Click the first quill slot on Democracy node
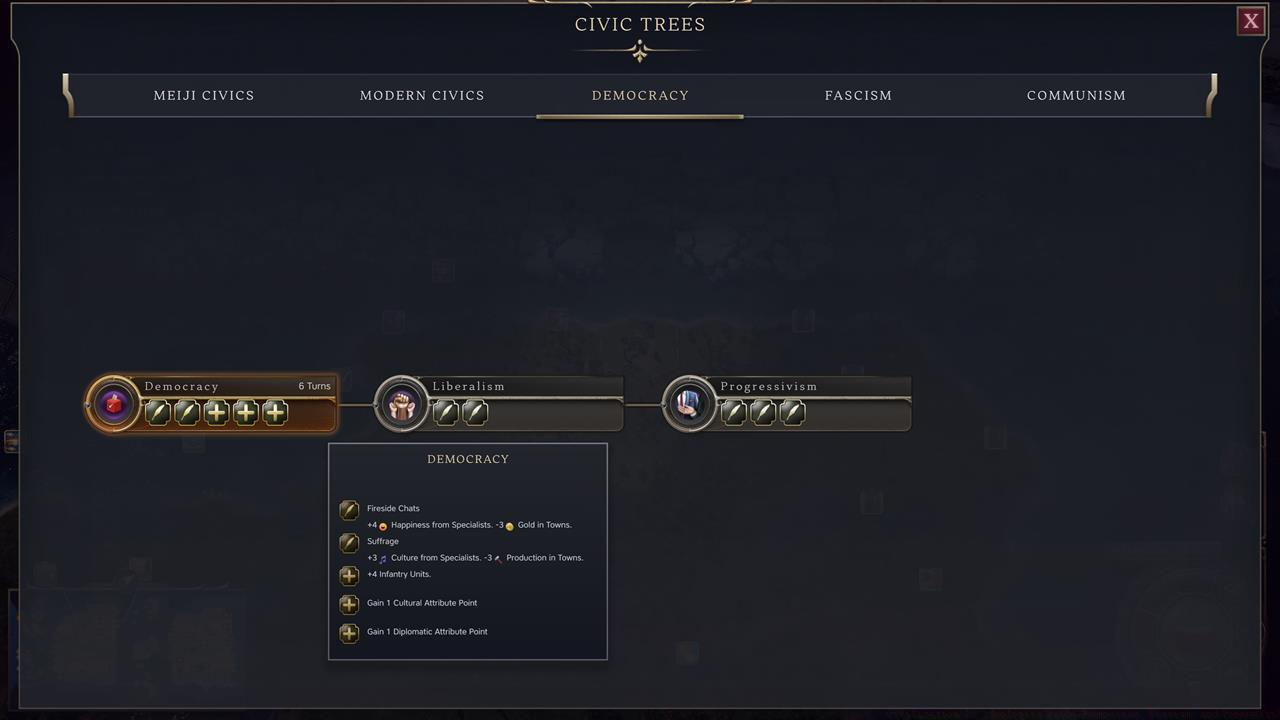 (157, 412)
